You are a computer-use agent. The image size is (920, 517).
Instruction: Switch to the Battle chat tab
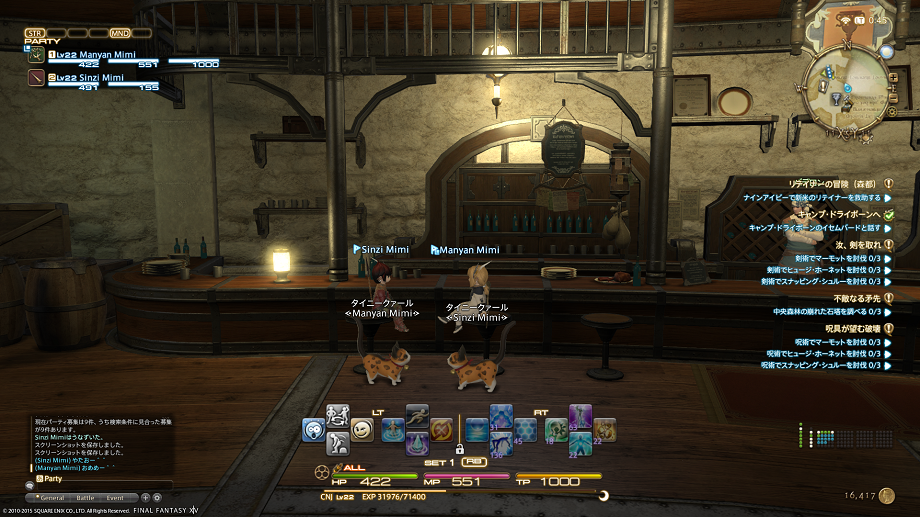coord(85,497)
